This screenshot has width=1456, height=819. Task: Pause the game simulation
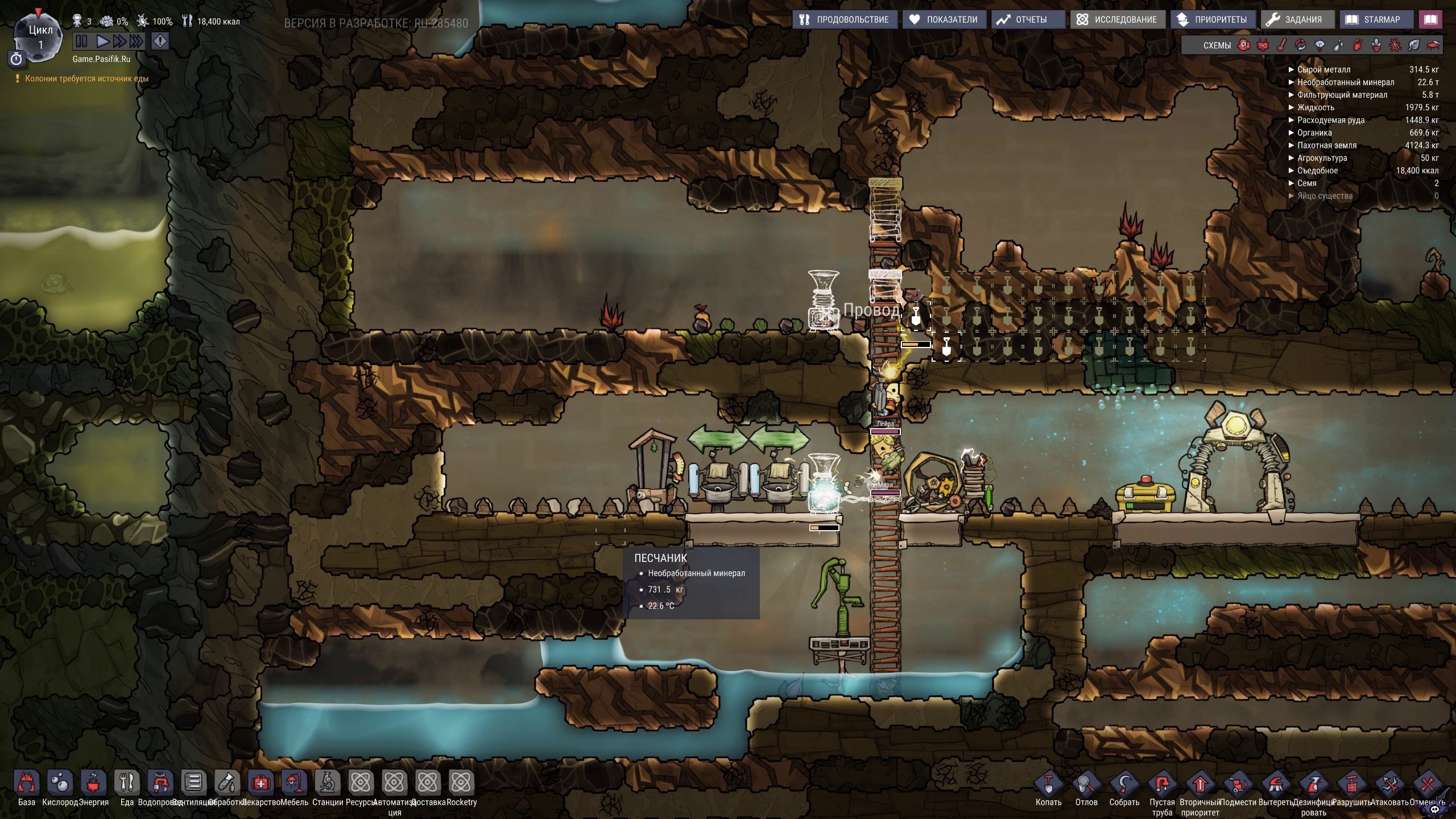[x=81, y=41]
